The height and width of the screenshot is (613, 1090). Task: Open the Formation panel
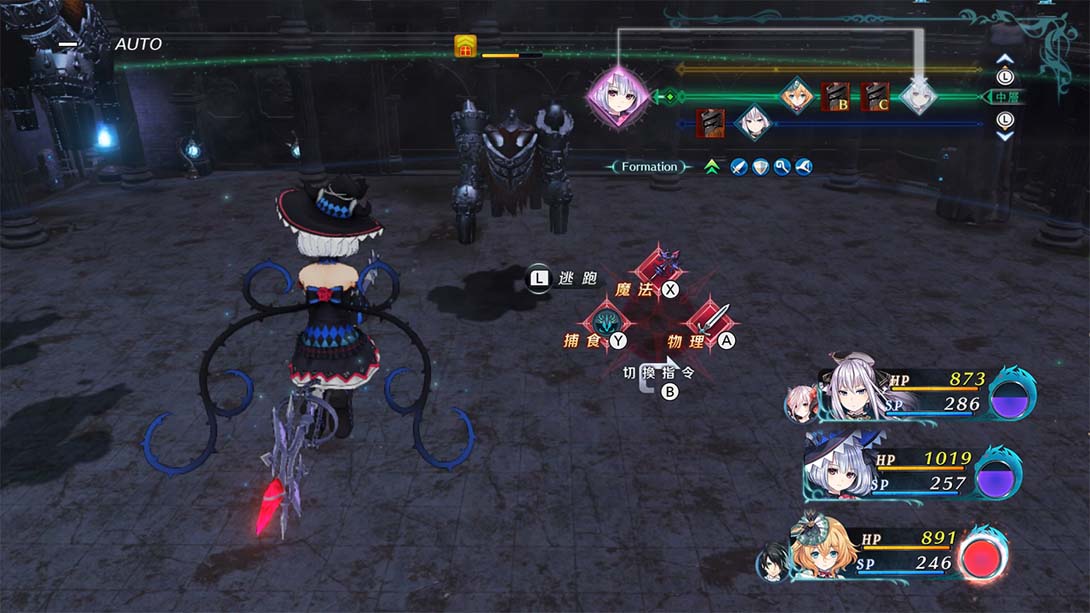click(649, 167)
